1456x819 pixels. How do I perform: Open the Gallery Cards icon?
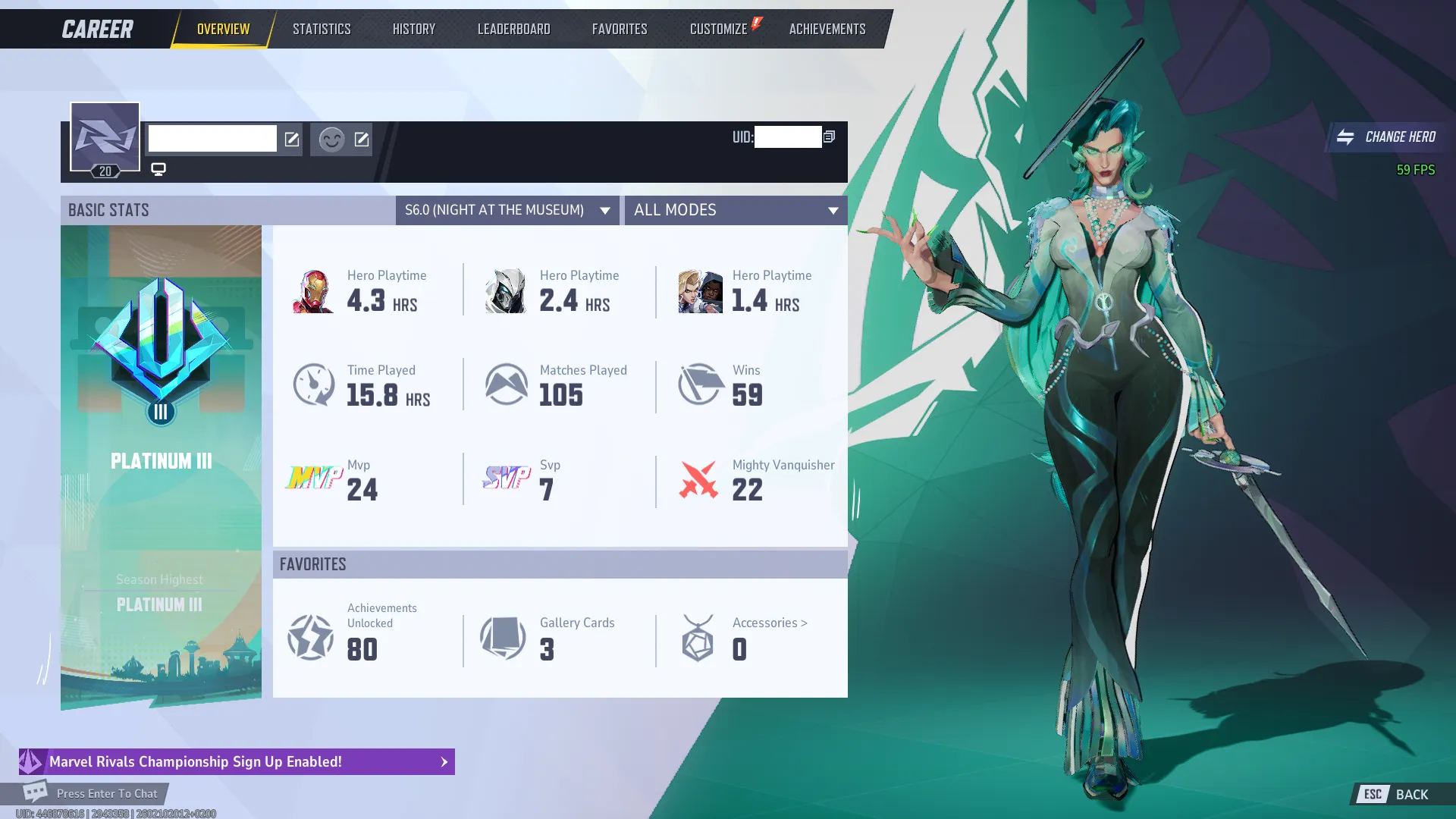[503, 639]
